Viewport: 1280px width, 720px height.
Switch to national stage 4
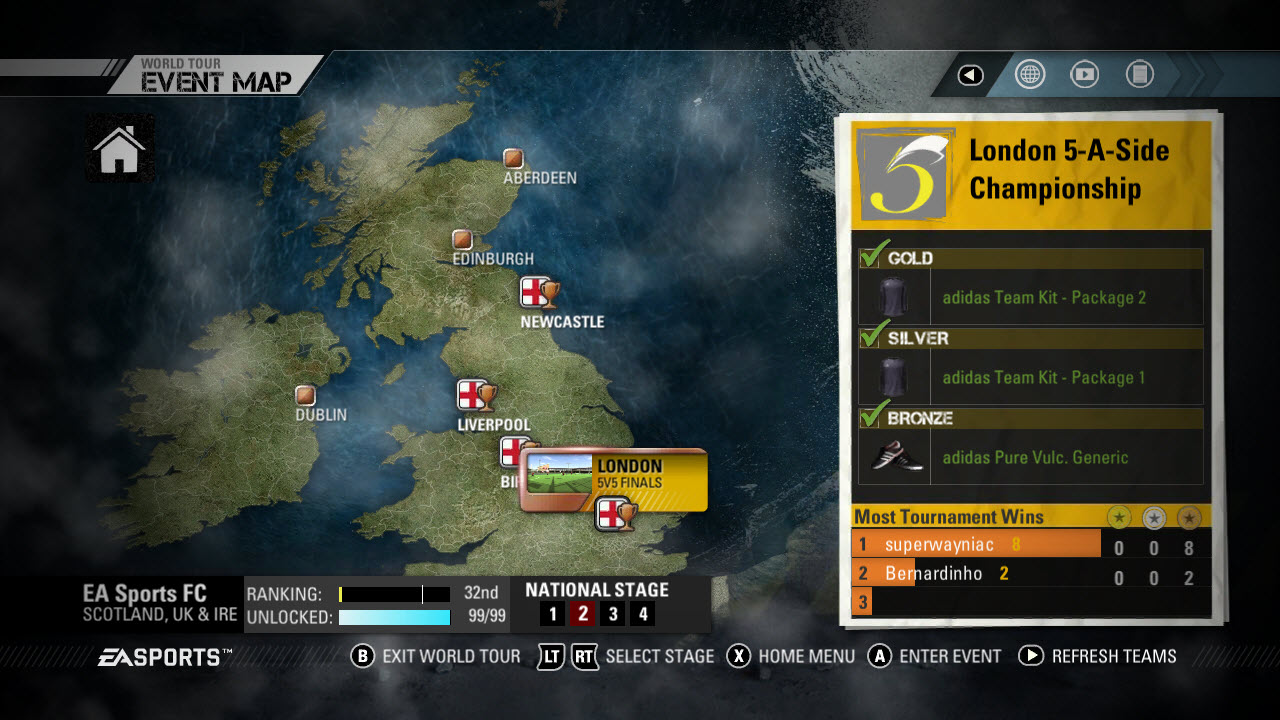point(644,614)
